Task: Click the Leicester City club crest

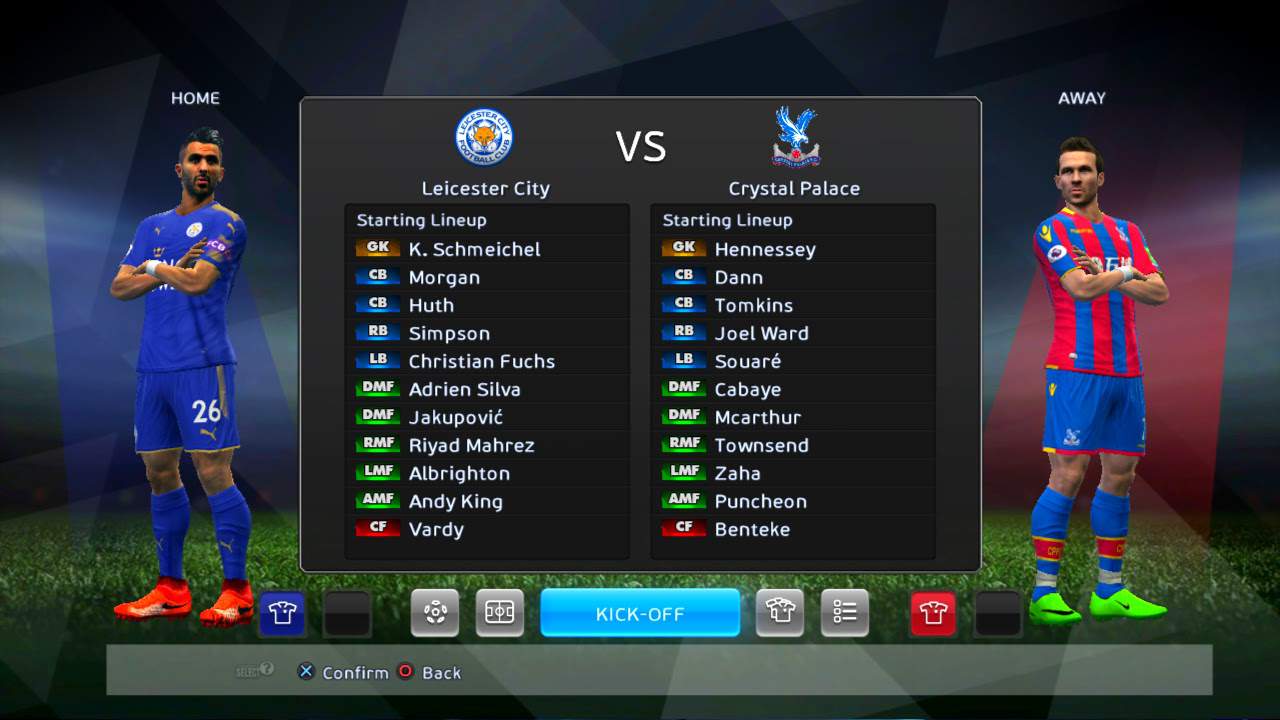Action: click(485, 137)
